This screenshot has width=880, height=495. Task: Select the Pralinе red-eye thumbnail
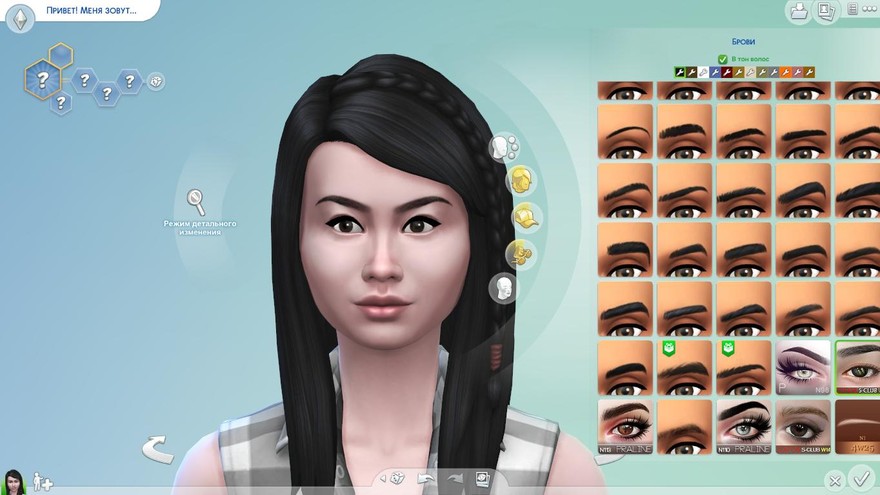click(624, 426)
